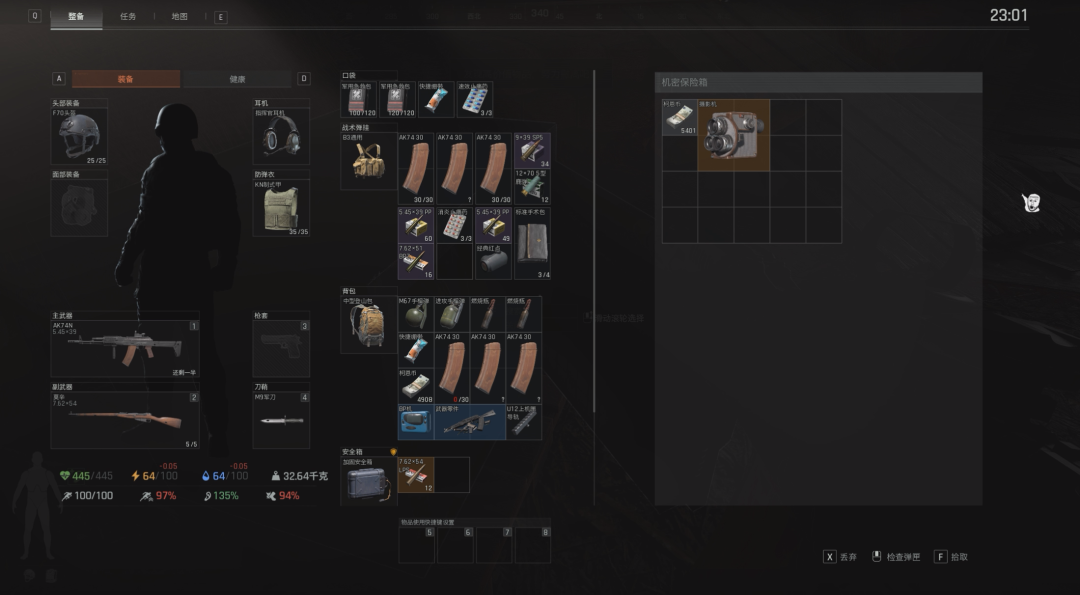Switch to the 地图 (map) tab
The height and width of the screenshot is (595, 1080).
coord(179,17)
